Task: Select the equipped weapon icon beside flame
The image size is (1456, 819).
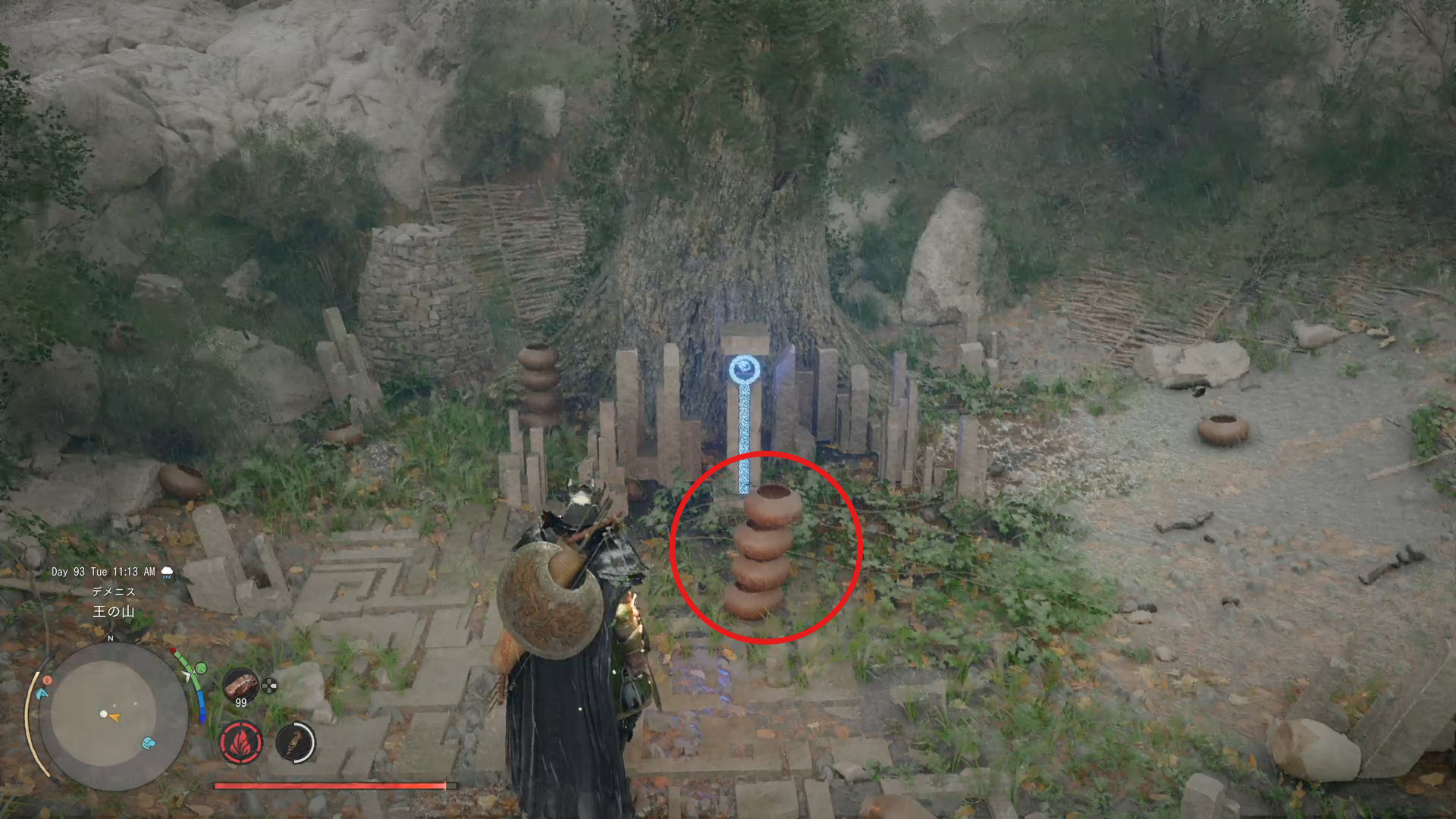Action: (296, 742)
